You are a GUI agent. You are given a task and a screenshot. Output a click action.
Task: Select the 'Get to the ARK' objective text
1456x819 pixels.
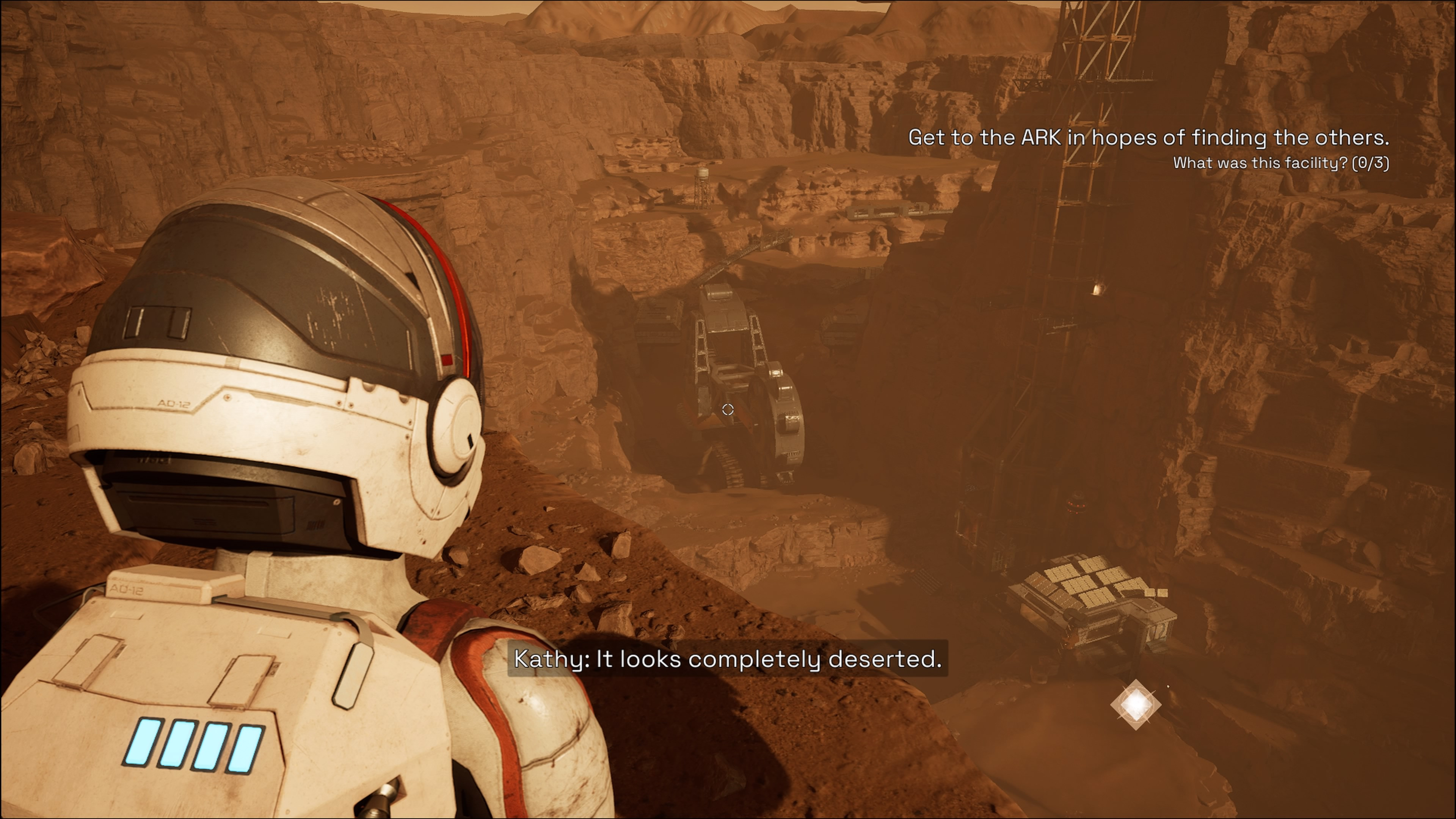pos(1148,138)
